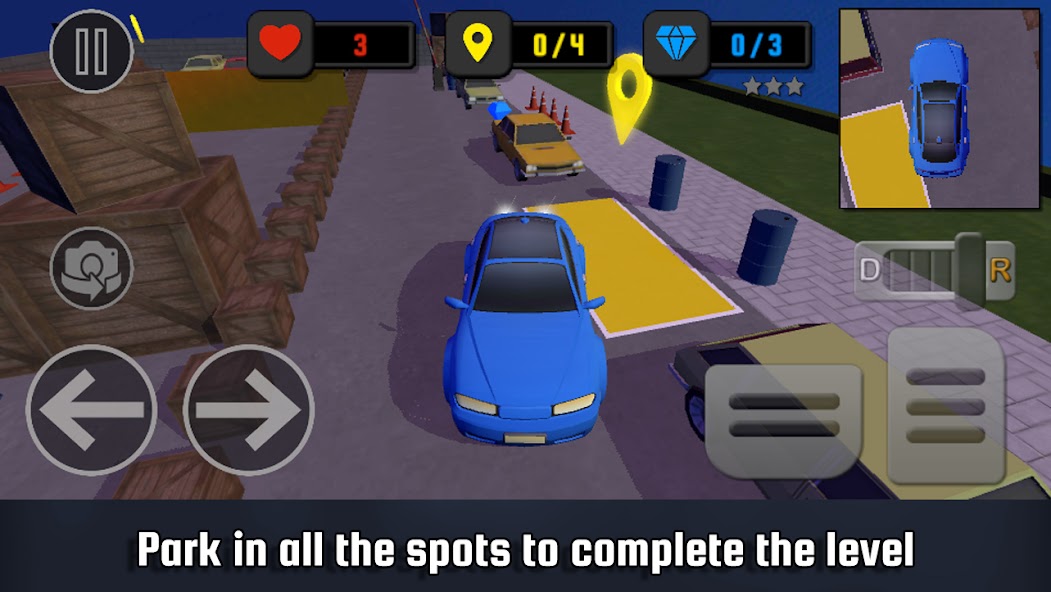Steer left with the left arrow button
1051x592 pixels.
[91, 410]
